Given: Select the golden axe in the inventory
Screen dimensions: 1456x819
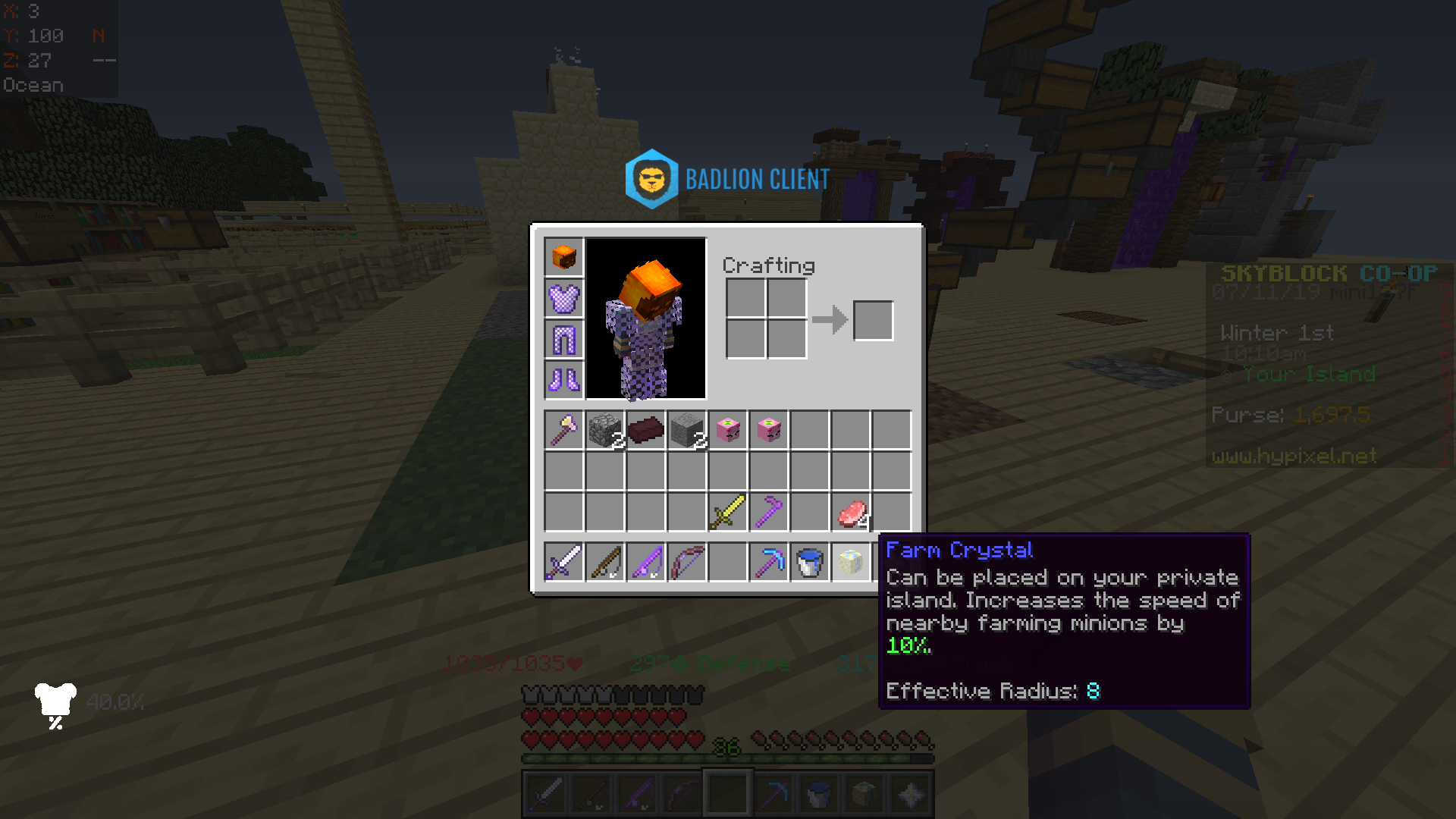Looking at the screenshot, I should point(563,431).
